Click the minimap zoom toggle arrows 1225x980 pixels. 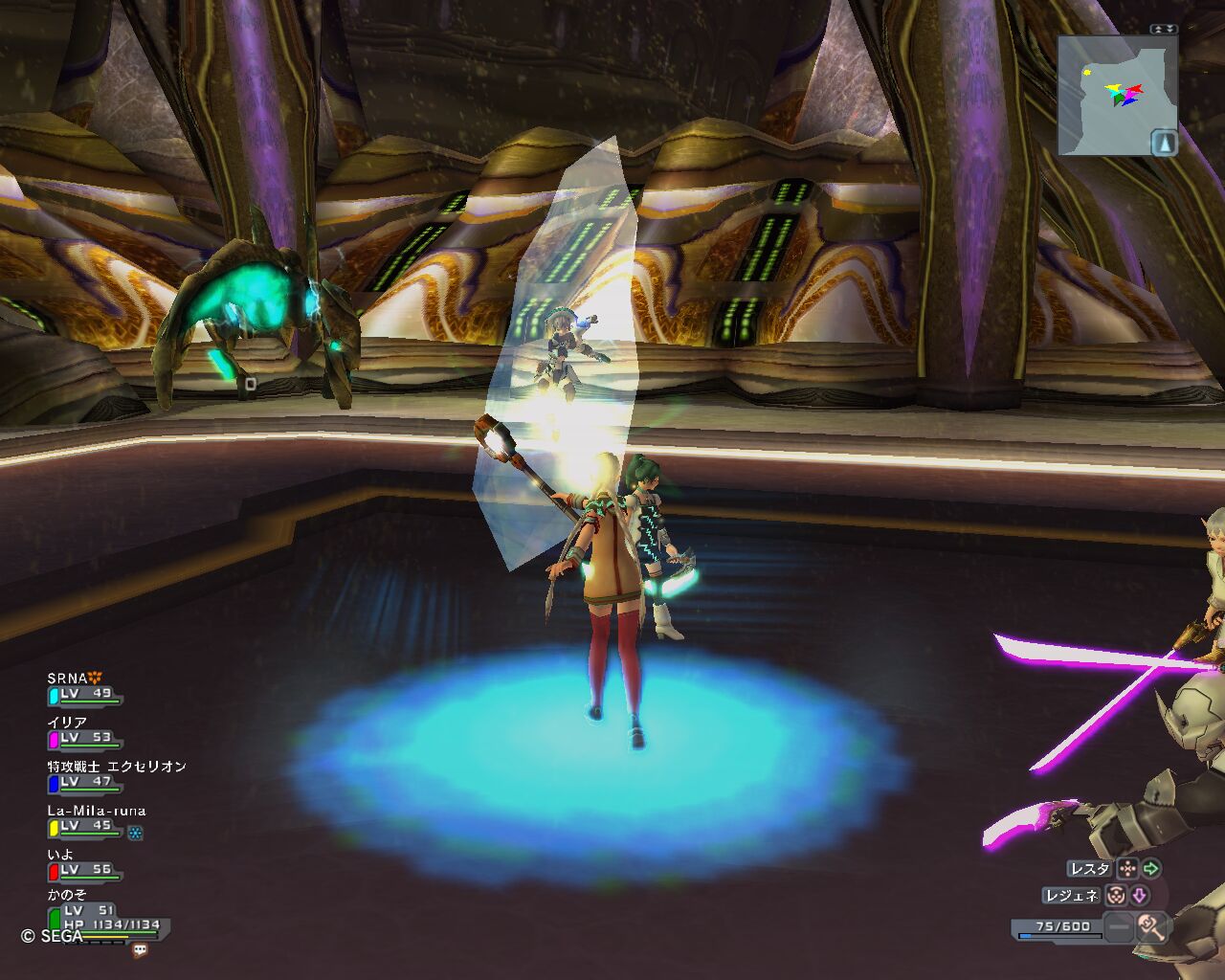1163,30
